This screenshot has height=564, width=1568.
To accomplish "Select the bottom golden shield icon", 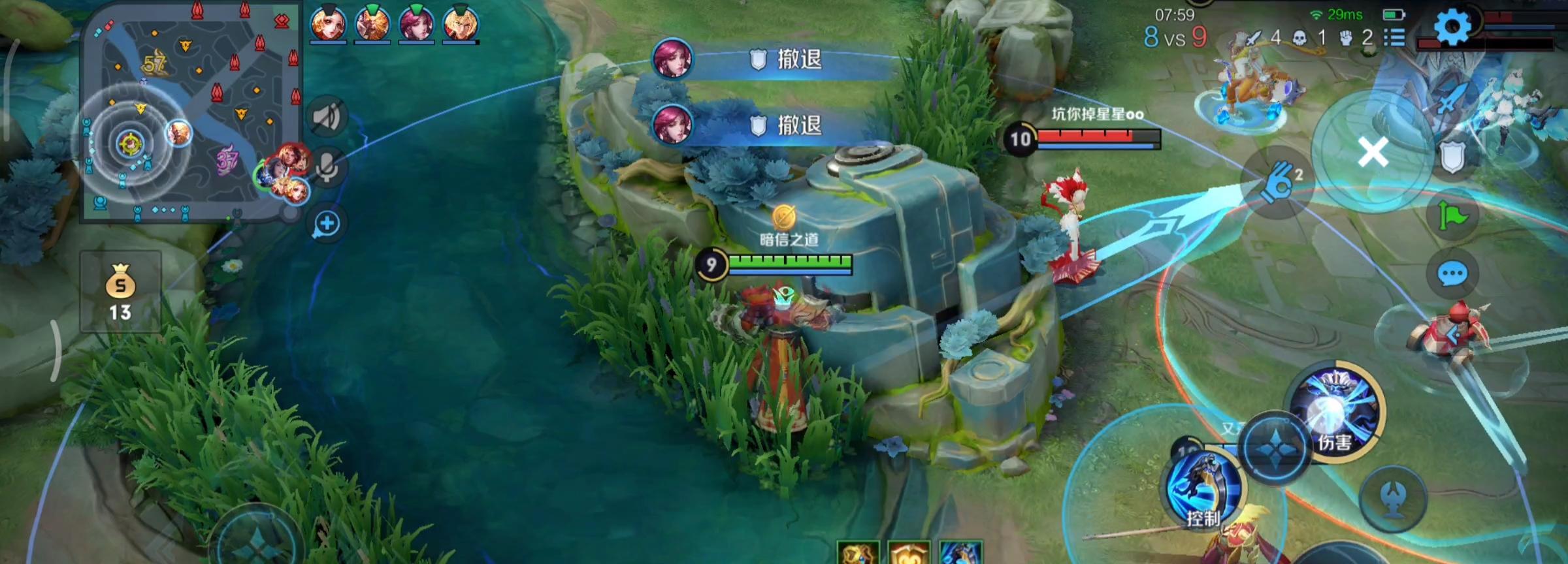I will coord(909,554).
